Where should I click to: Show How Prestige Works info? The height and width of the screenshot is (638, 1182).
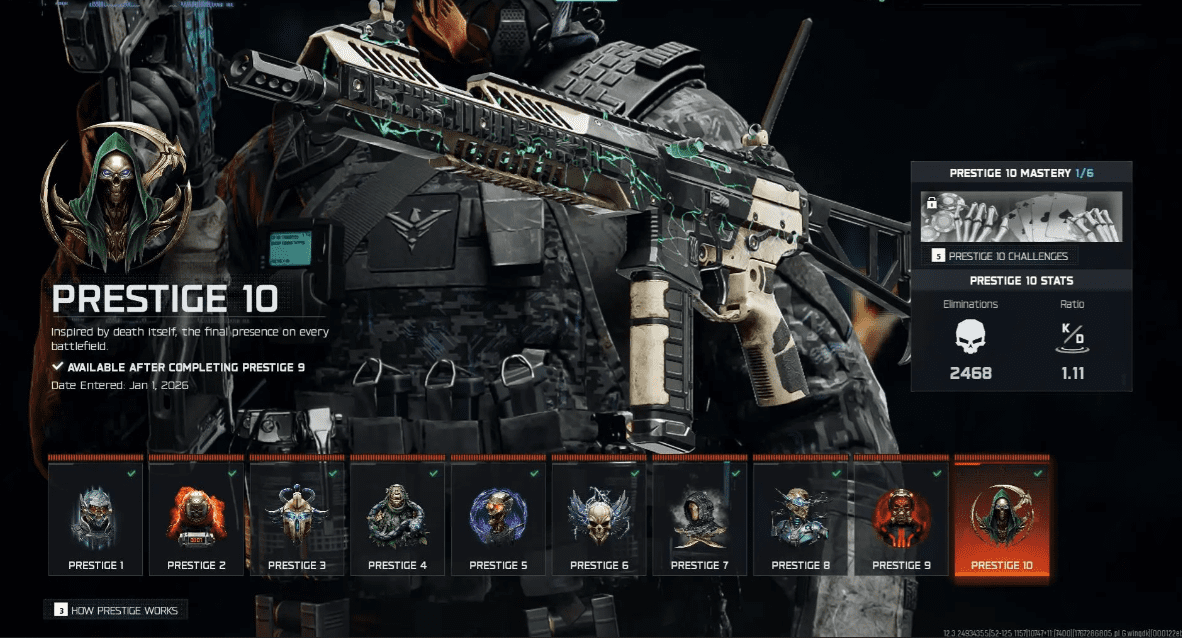point(116,609)
